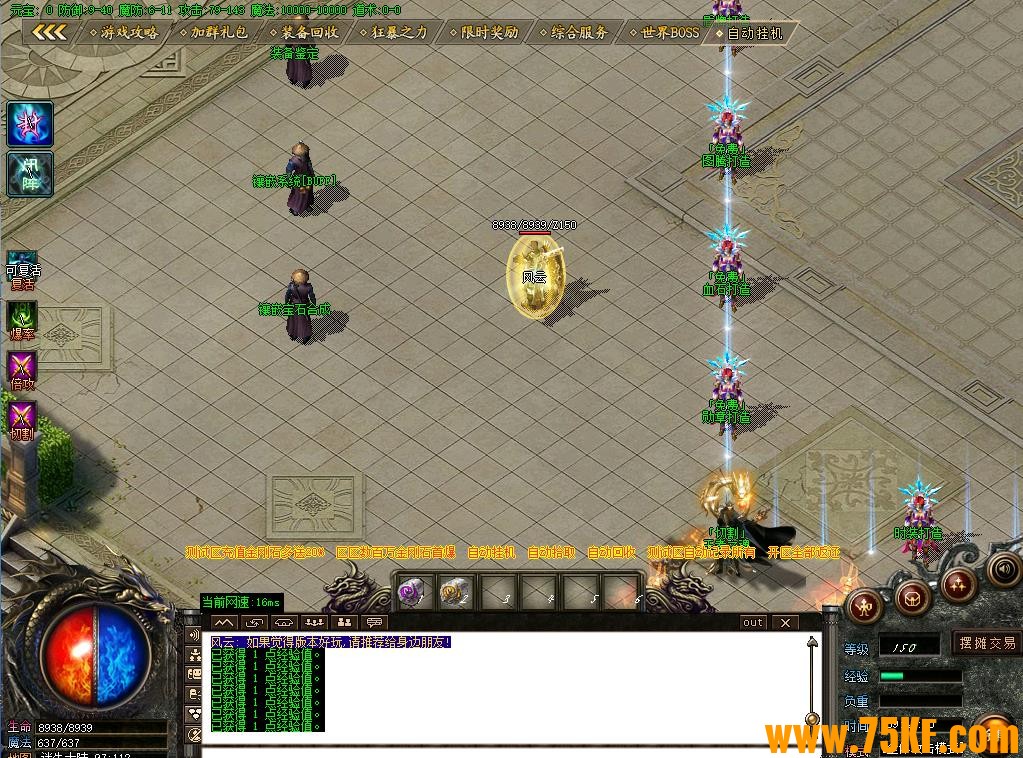
Task: Activate the 倍攻 attack multiplier icon
Action: [22, 370]
